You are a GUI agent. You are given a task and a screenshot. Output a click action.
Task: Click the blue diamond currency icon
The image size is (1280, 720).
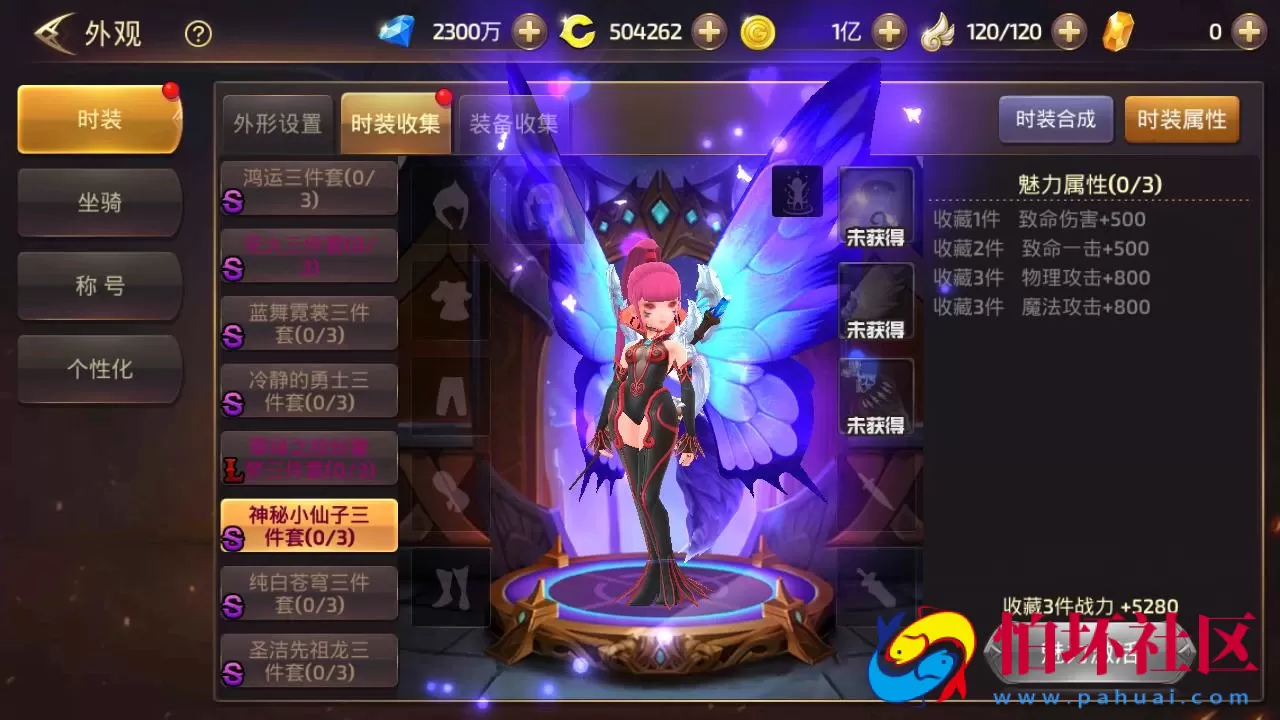397,31
